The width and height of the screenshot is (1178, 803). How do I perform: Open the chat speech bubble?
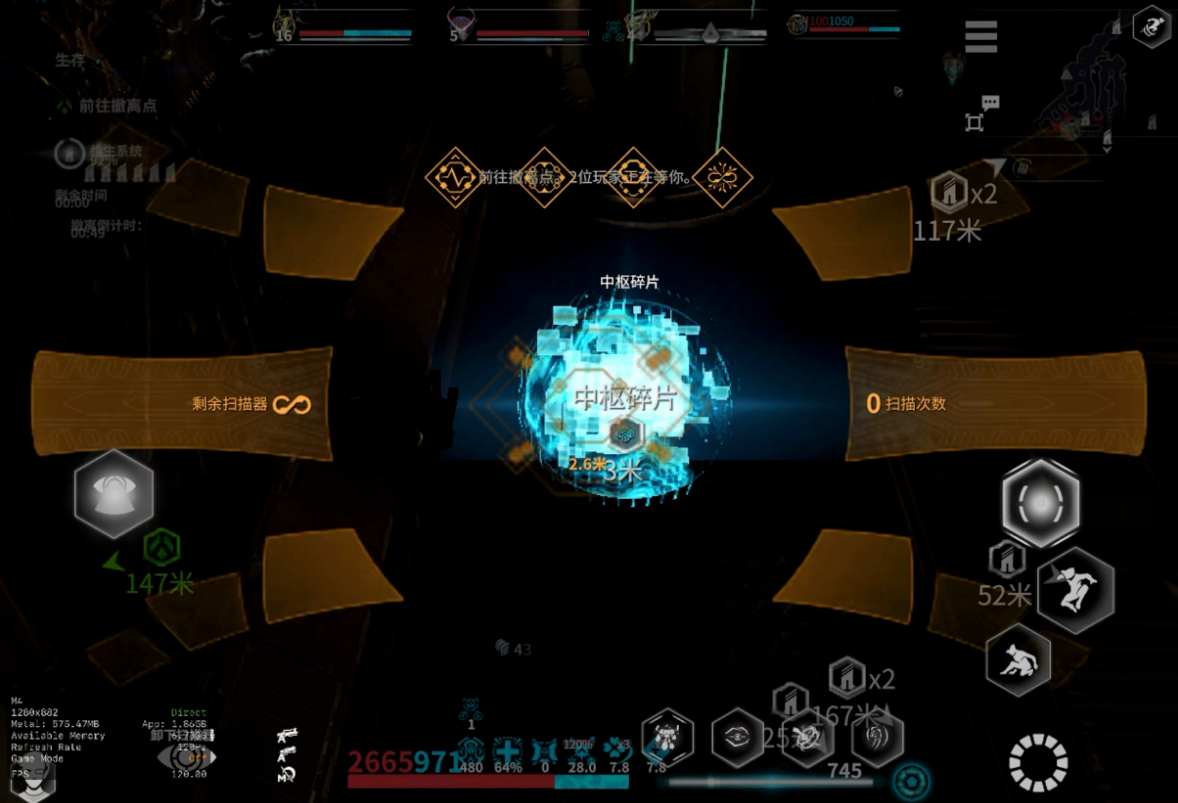990,102
